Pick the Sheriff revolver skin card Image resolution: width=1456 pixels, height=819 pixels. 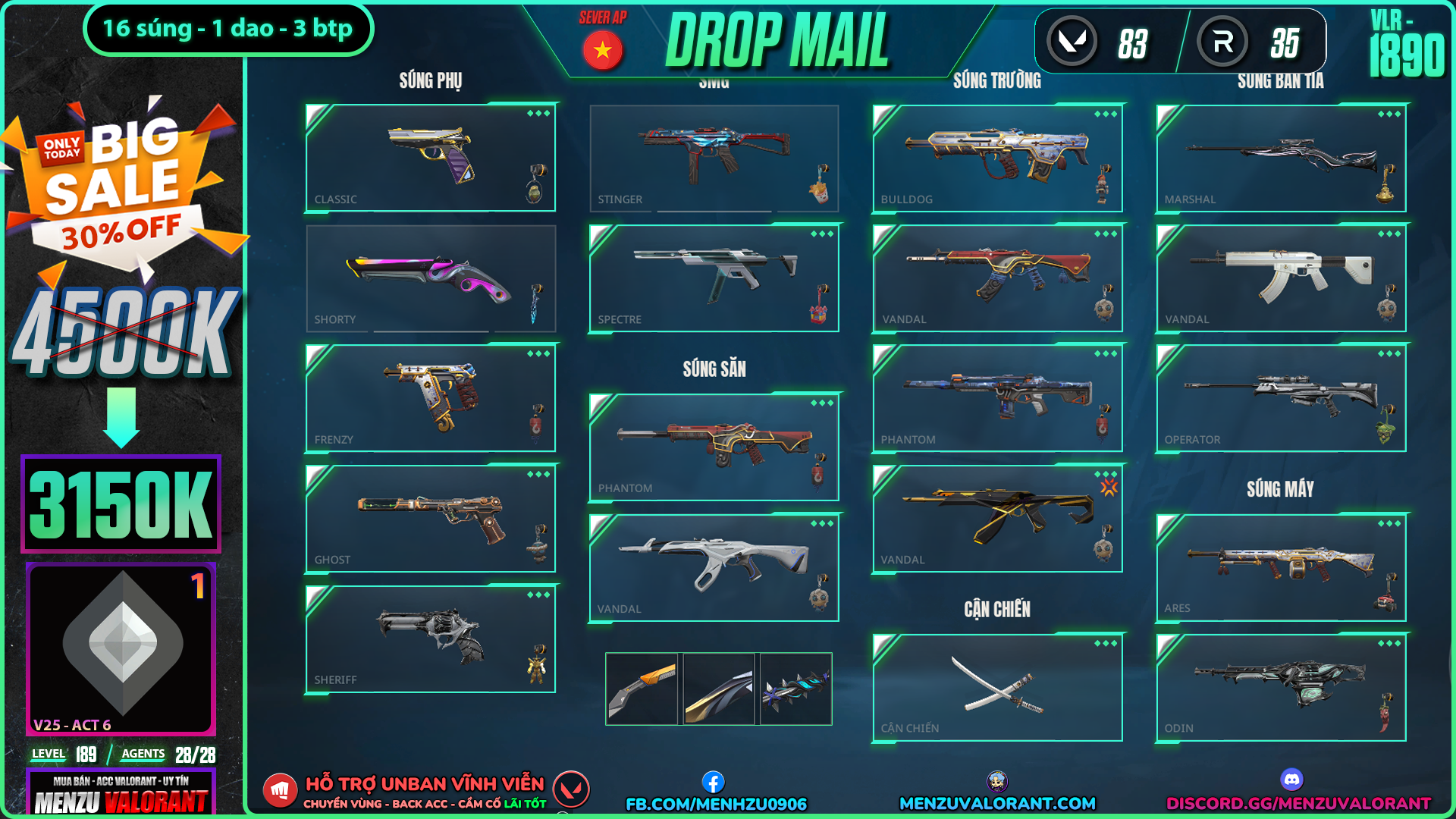[x=430, y=639]
